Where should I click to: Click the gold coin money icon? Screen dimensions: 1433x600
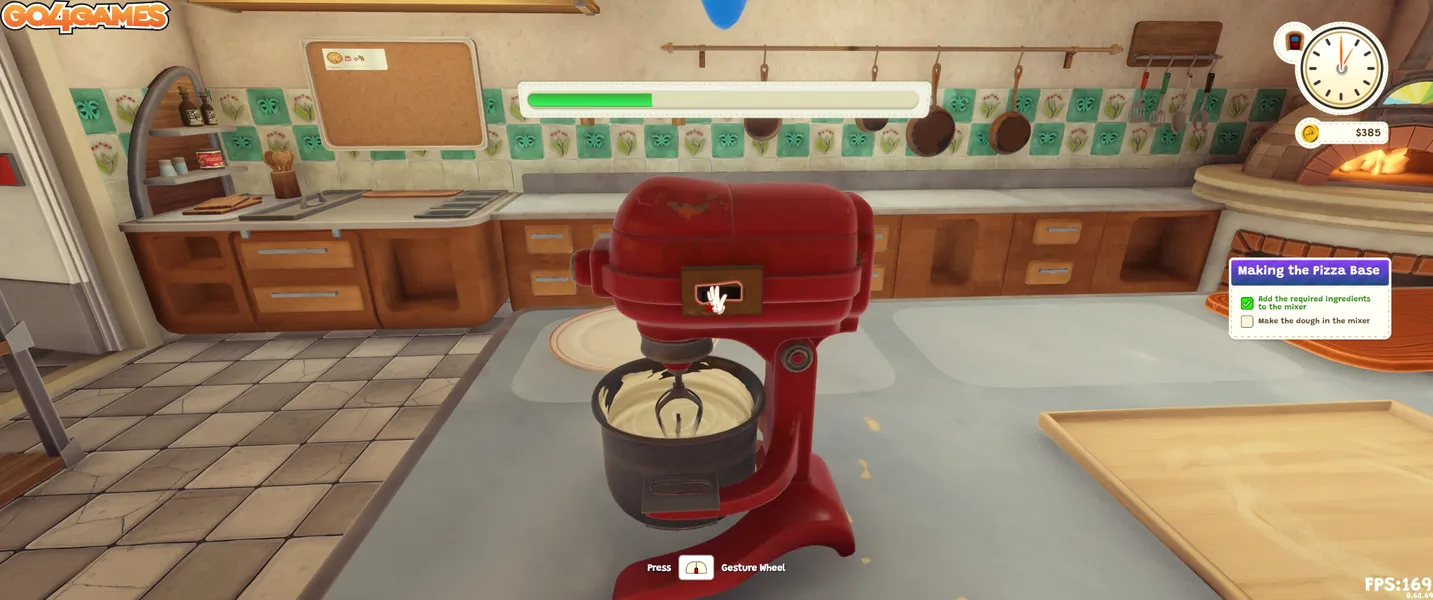click(x=1312, y=133)
